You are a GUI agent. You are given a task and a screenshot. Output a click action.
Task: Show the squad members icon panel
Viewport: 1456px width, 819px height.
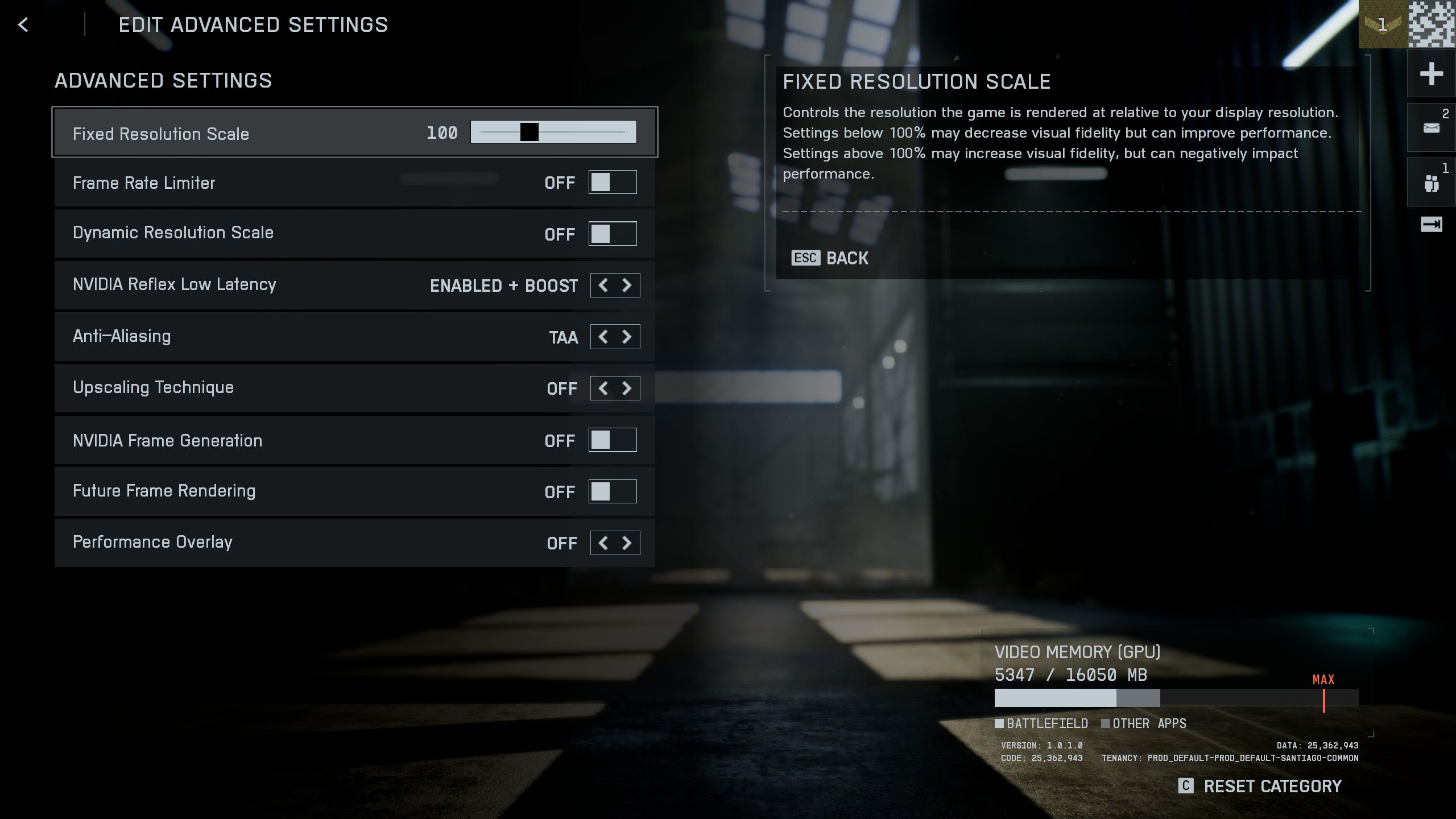pos(1431,183)
